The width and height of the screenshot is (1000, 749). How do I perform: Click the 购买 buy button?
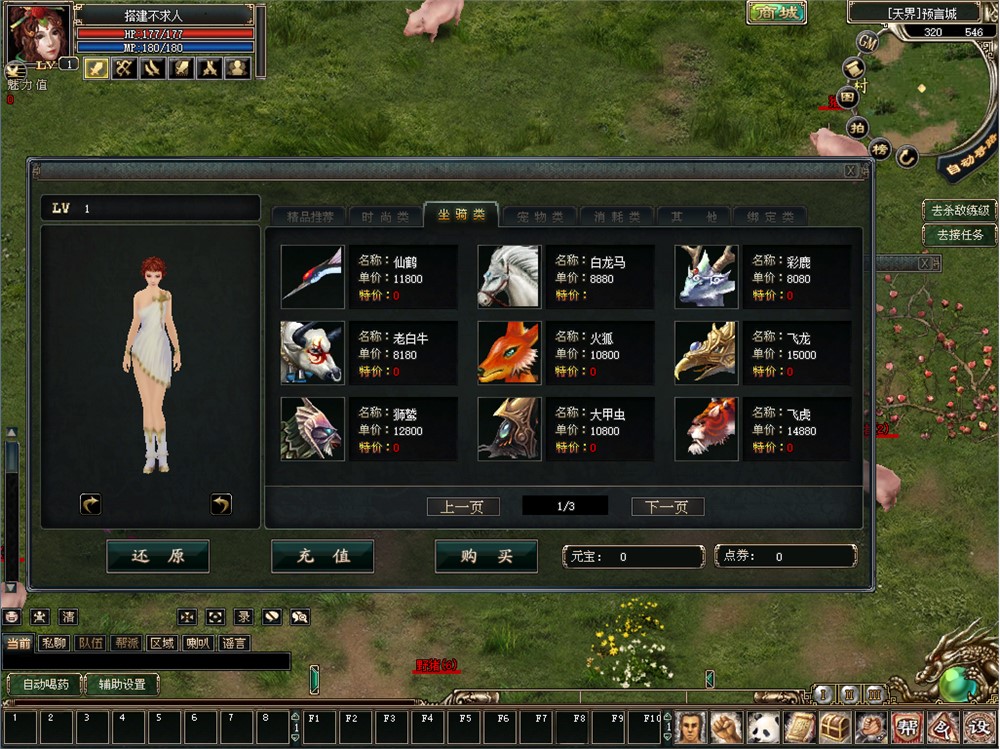[x=486, y=557]
